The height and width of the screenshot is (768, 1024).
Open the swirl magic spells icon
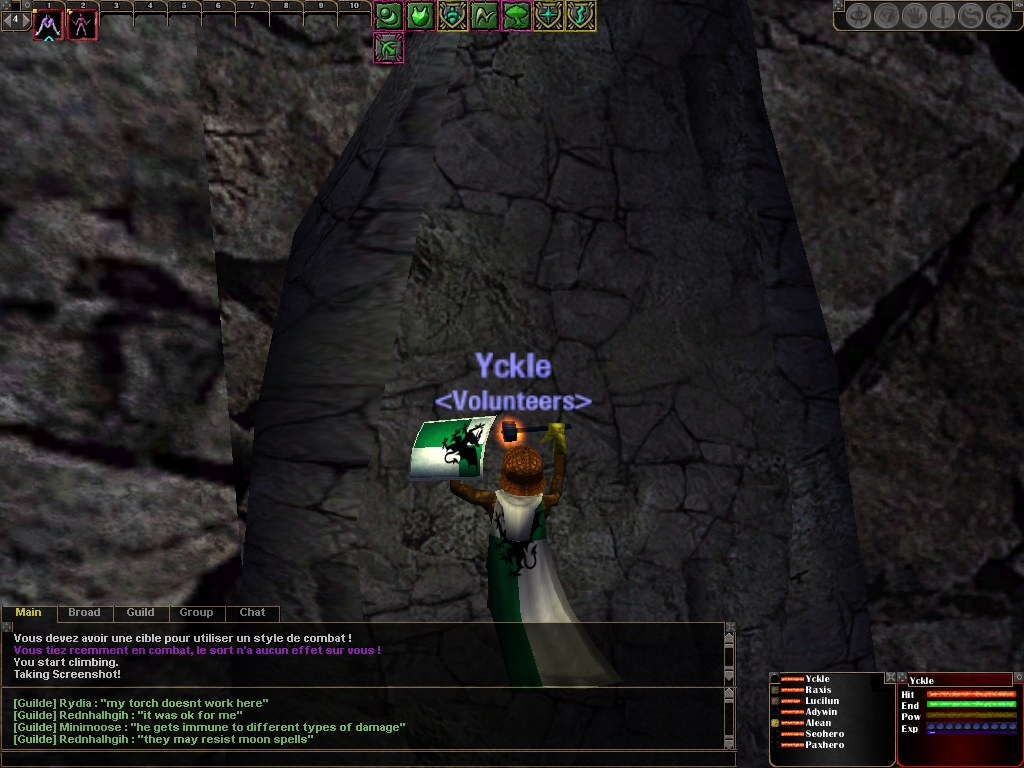click(970, 16)
